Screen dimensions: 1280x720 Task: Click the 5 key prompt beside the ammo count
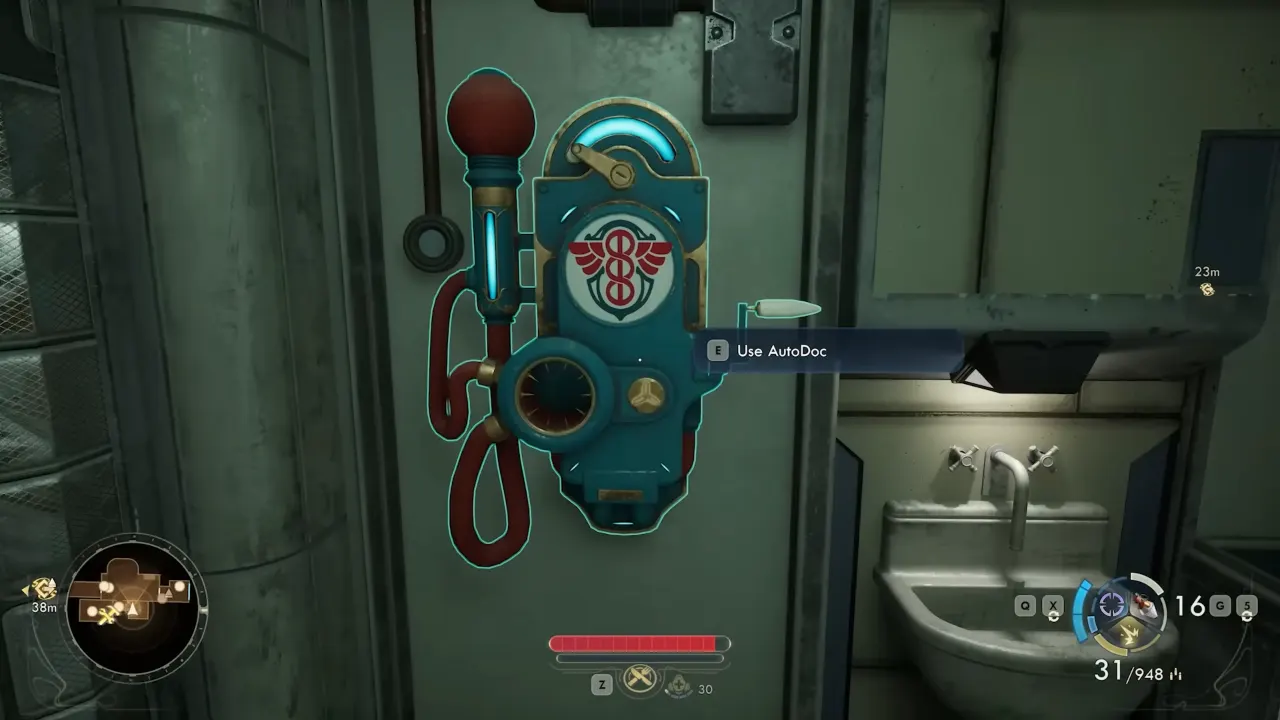coord(1247,605)
